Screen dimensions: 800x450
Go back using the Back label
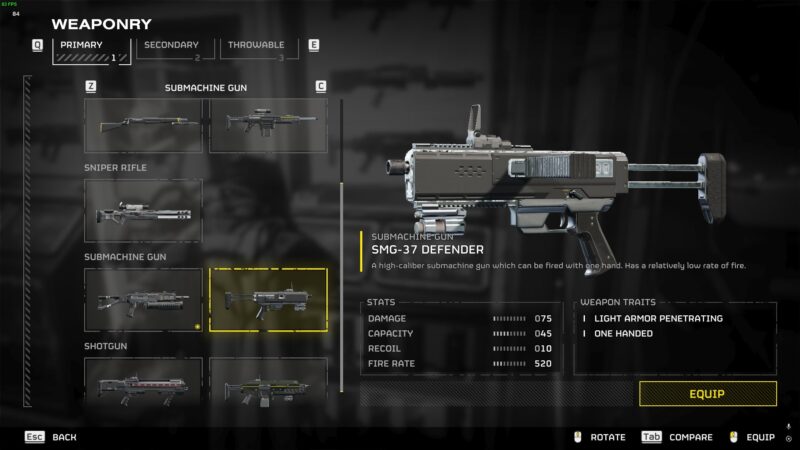coord(63,437)
